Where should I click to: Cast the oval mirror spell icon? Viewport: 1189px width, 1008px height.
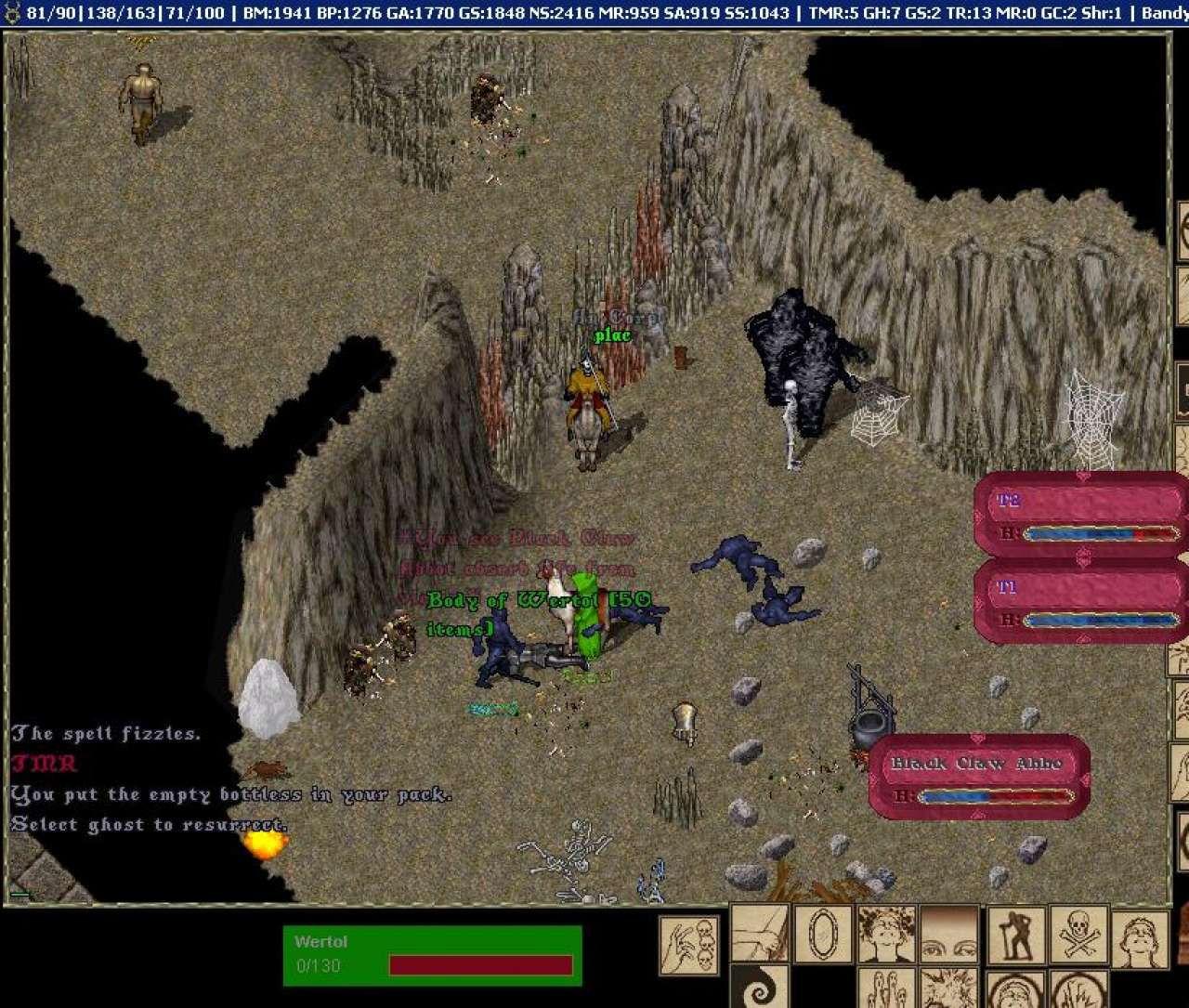pyautogui.click(x=823, y=934)
